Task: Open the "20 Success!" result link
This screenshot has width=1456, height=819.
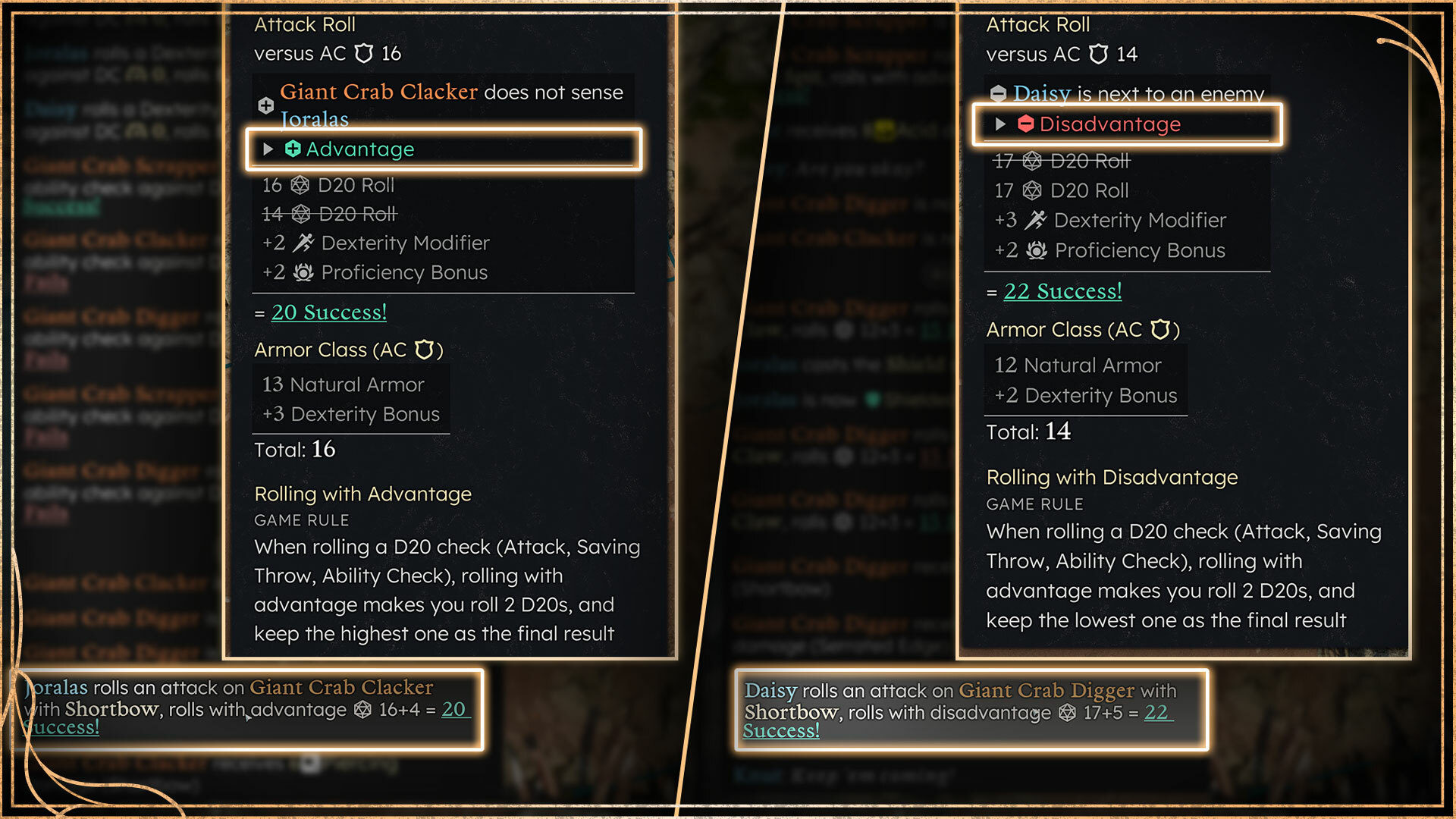Action: [328, 312]
